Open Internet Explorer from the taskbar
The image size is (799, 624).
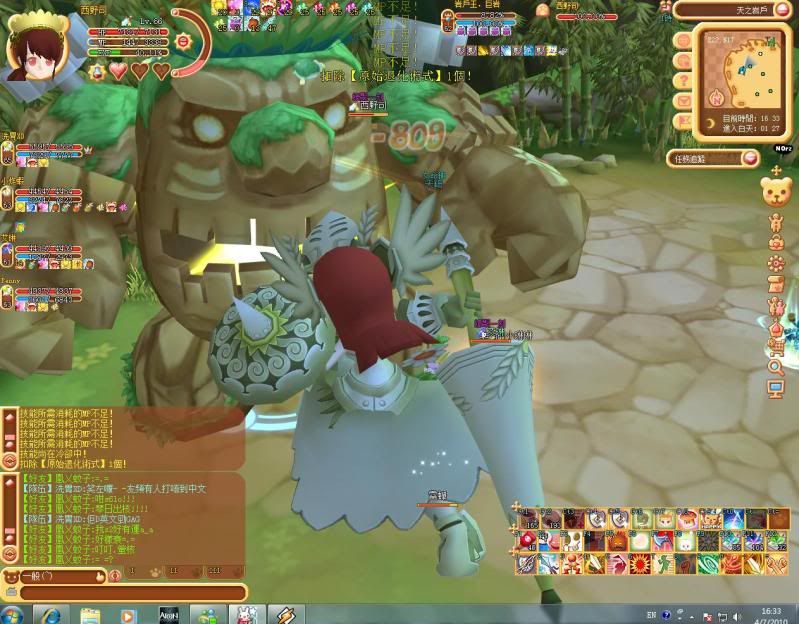46,614
